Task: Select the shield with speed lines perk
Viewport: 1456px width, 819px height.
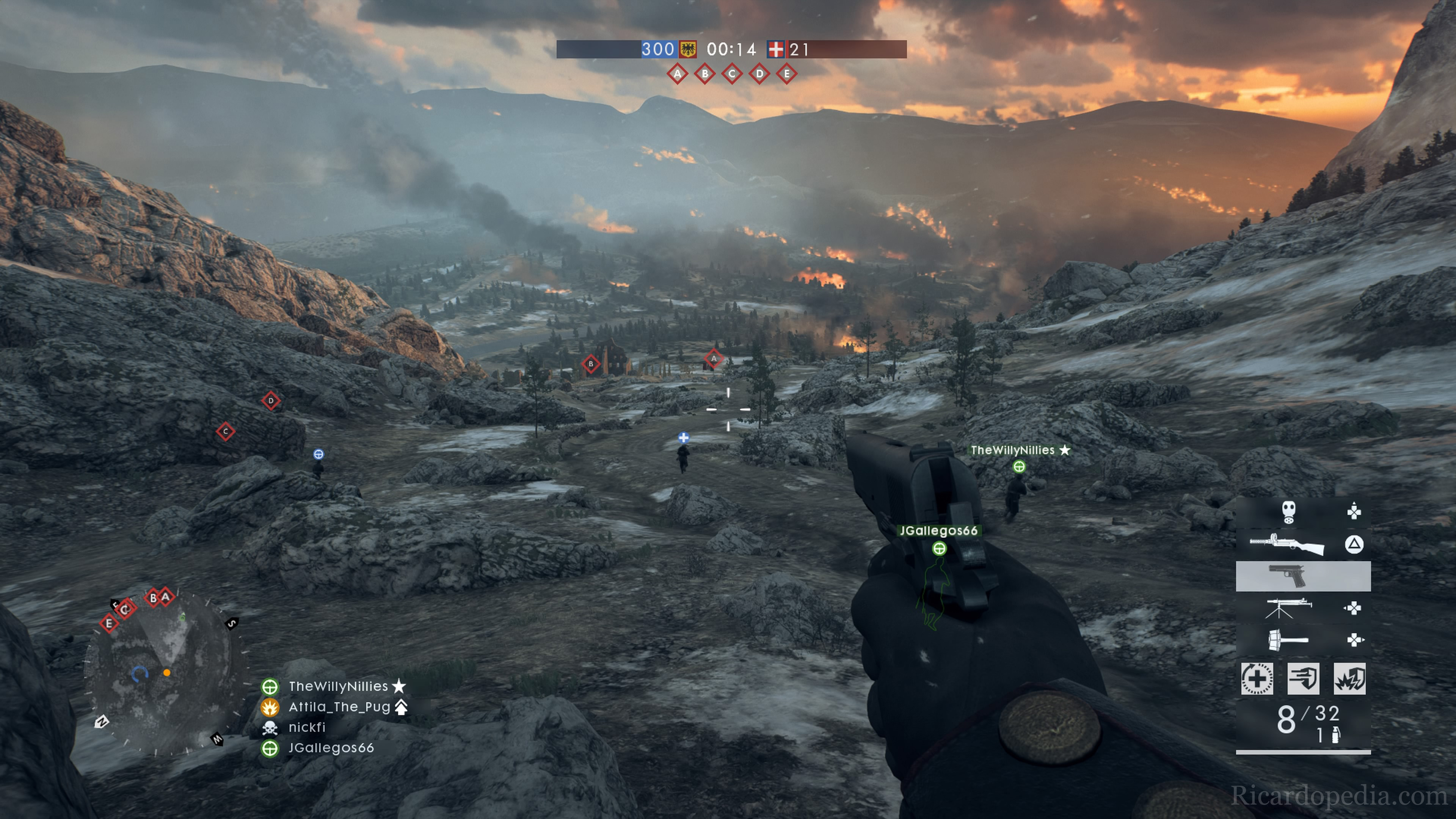Action: [x=1303, y=678]
